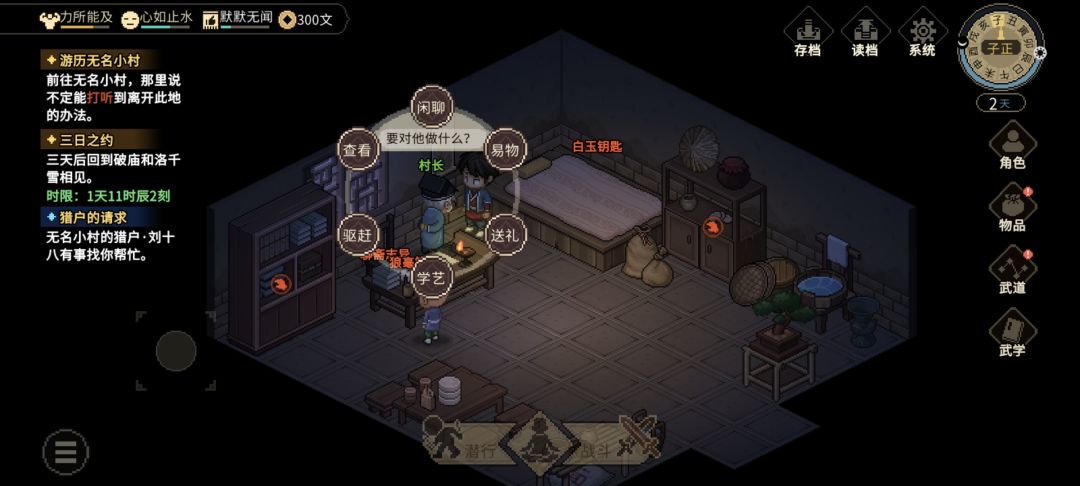This screenshot has height=486, width=1080.
Task: Open the 武学 martial arts book
Action: [x=1012, y=332]
